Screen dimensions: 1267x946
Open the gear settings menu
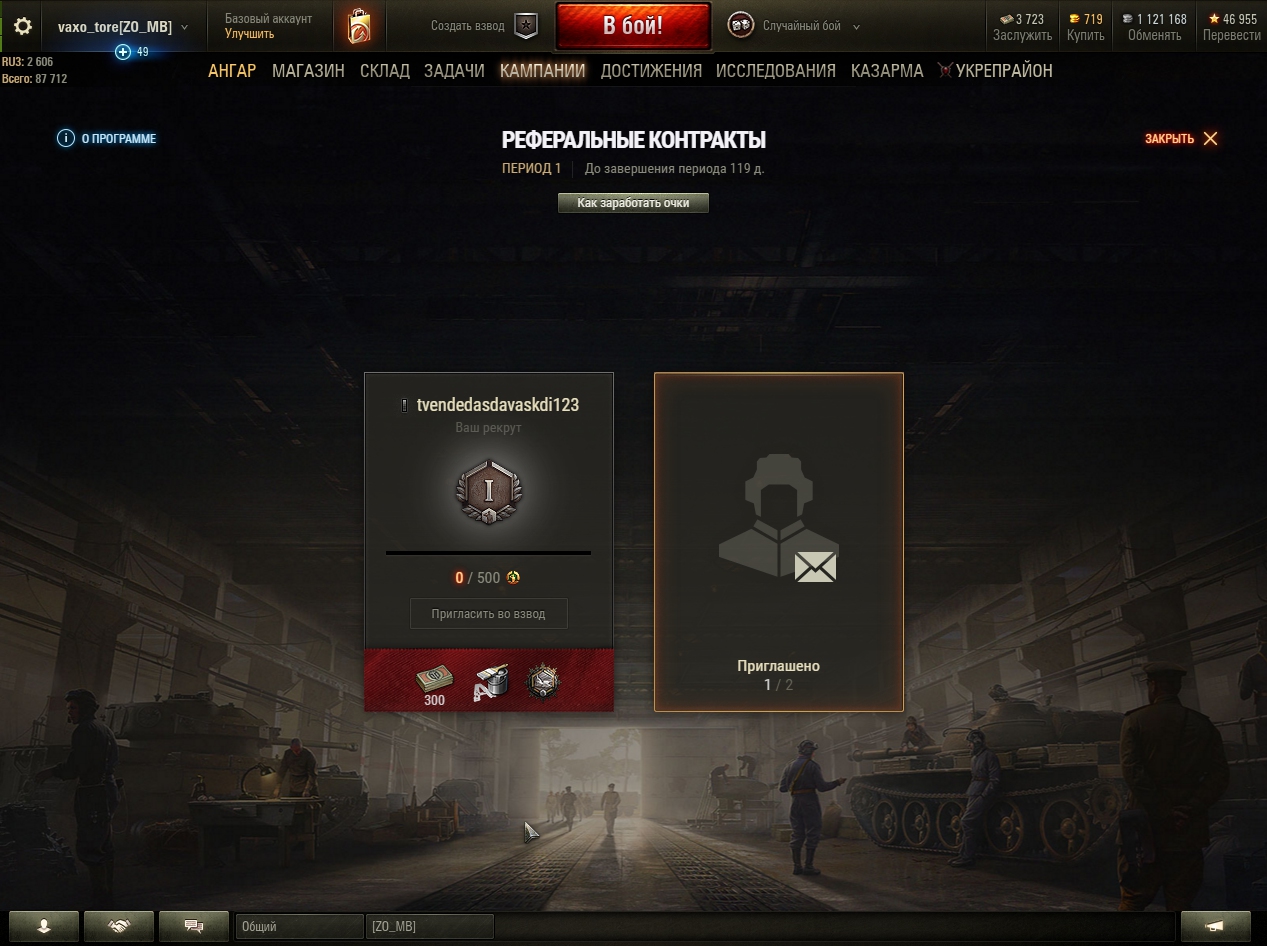(x=23, y=27)
